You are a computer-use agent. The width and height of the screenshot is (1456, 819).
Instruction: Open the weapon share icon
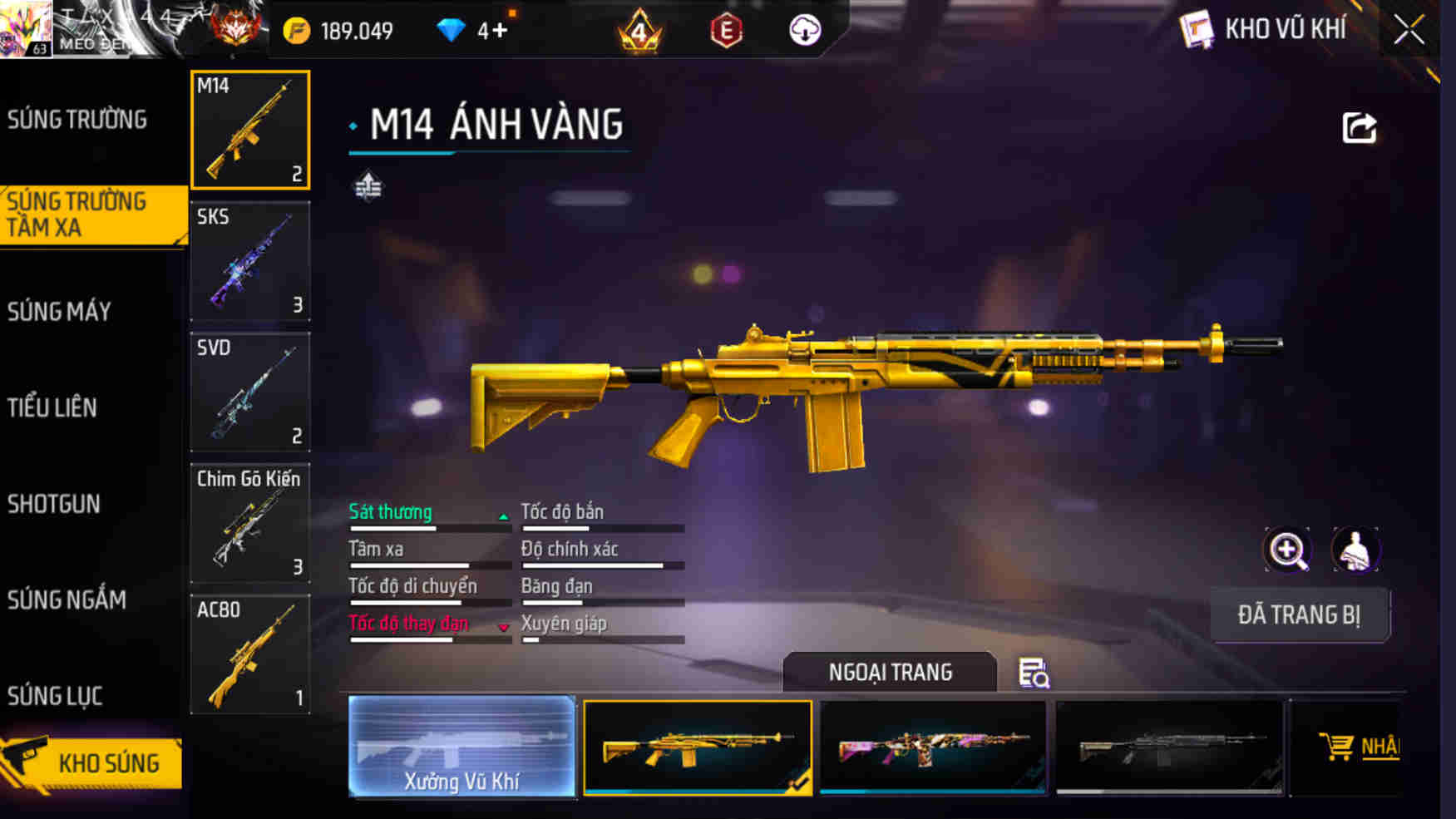pos(1360,126)
